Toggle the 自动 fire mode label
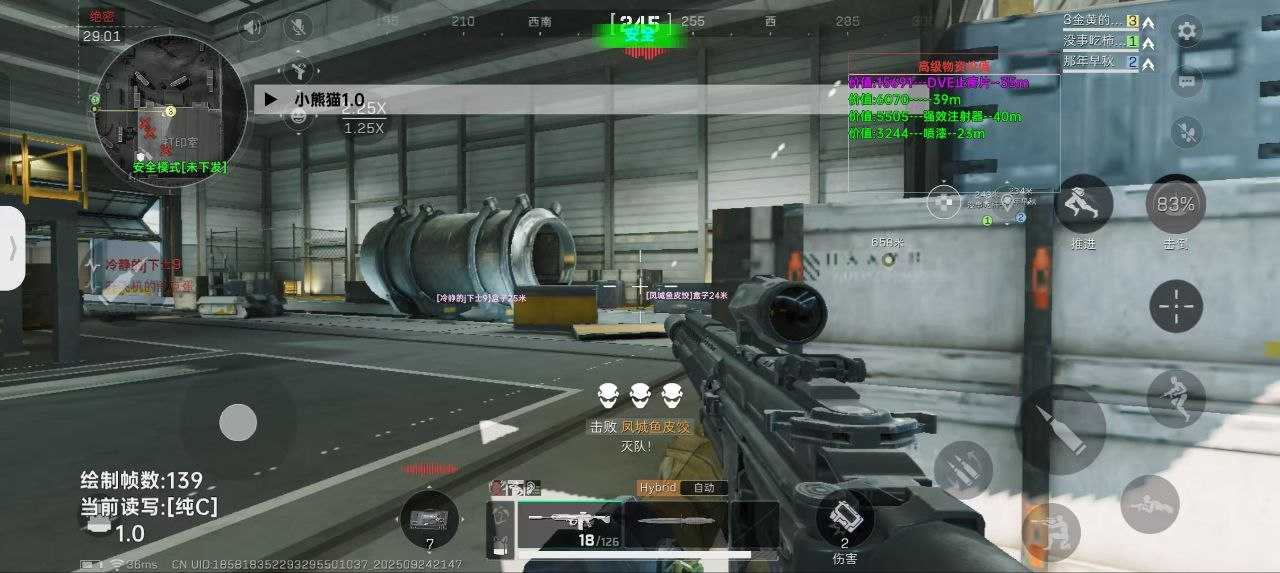Viewport: 1280px width, 573px height. [x=703, y=488]
